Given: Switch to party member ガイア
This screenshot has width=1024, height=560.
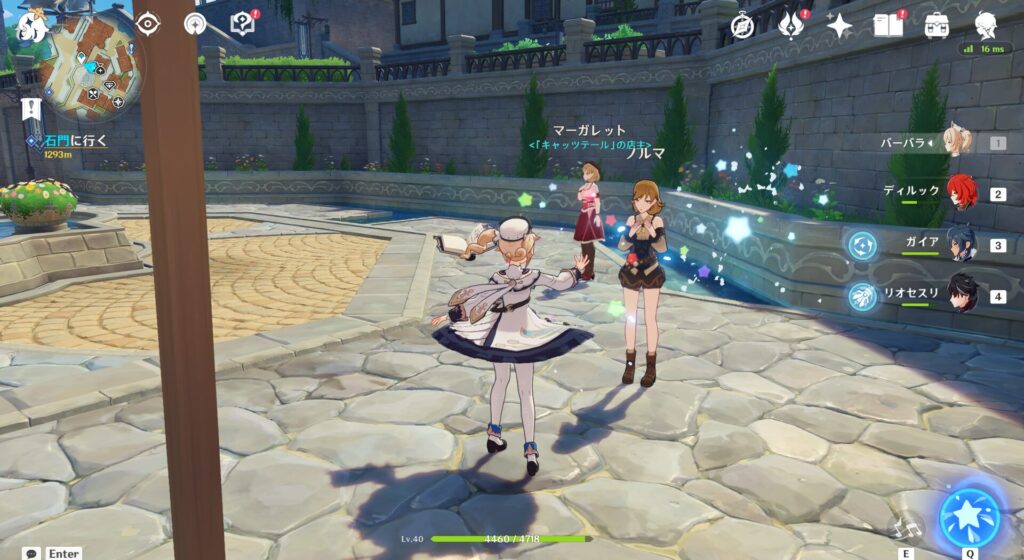Looking at the screenshot, I should (x=960, y=245).
